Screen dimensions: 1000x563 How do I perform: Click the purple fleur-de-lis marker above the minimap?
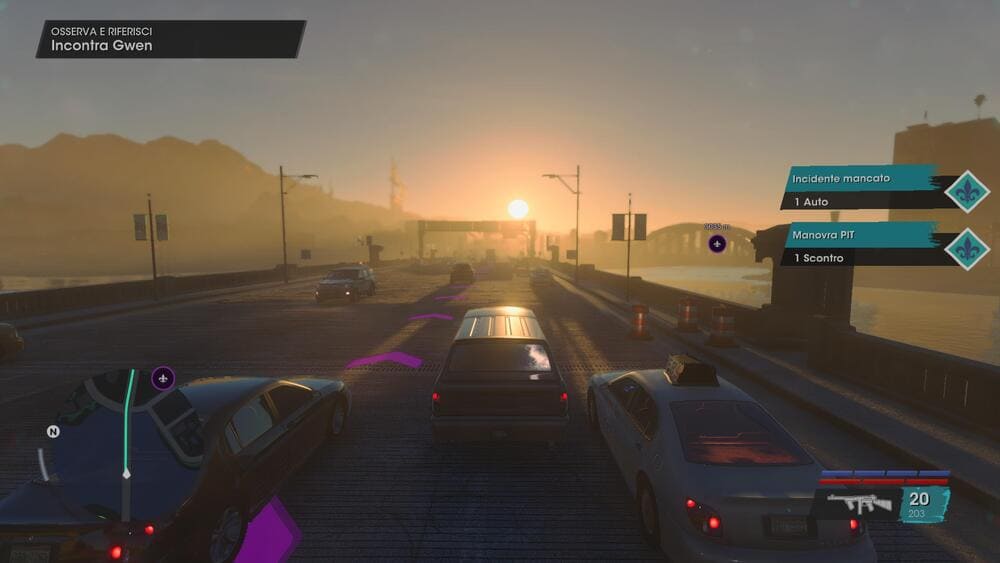pos(163,378)
